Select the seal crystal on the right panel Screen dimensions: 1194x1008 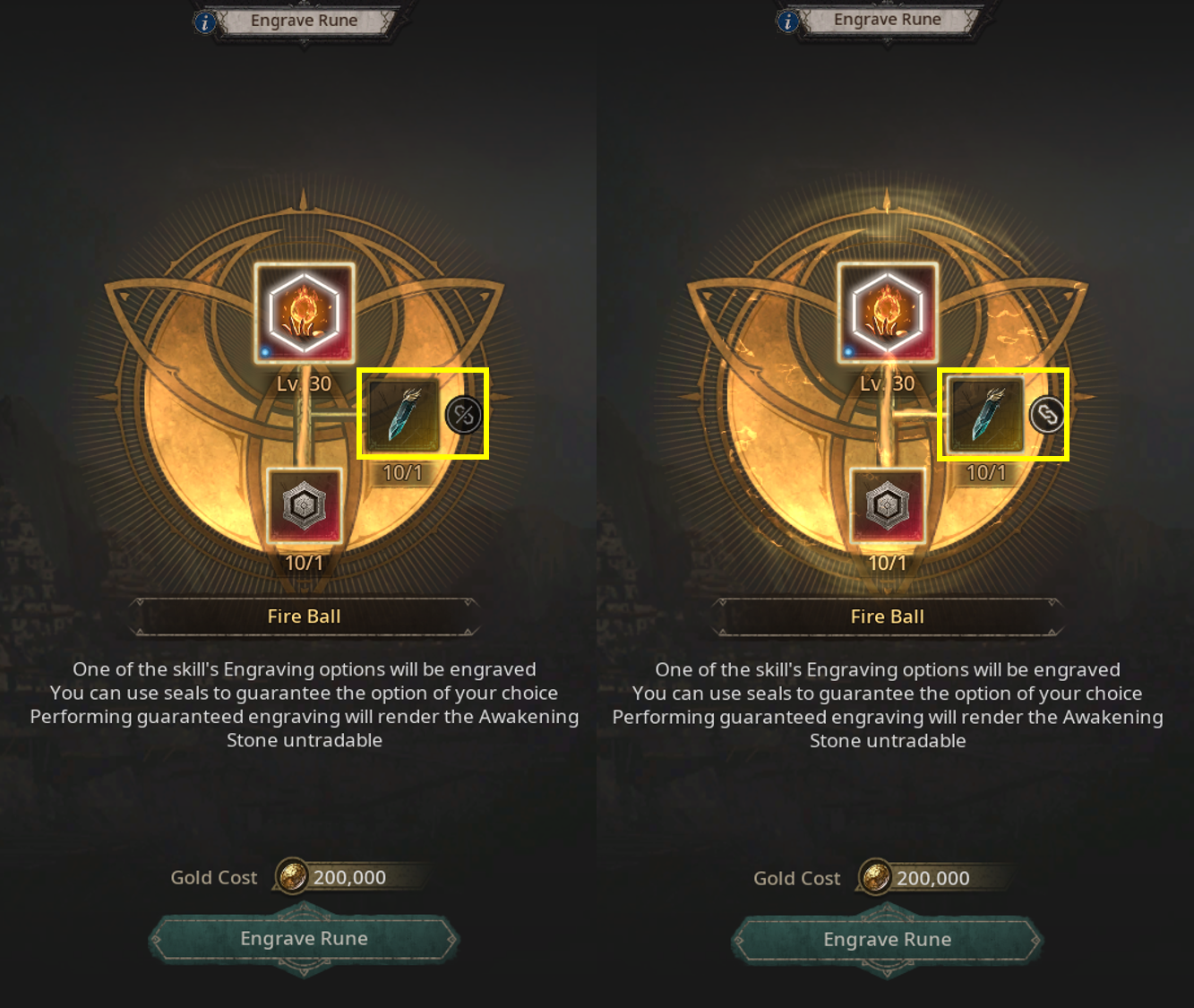984,415
